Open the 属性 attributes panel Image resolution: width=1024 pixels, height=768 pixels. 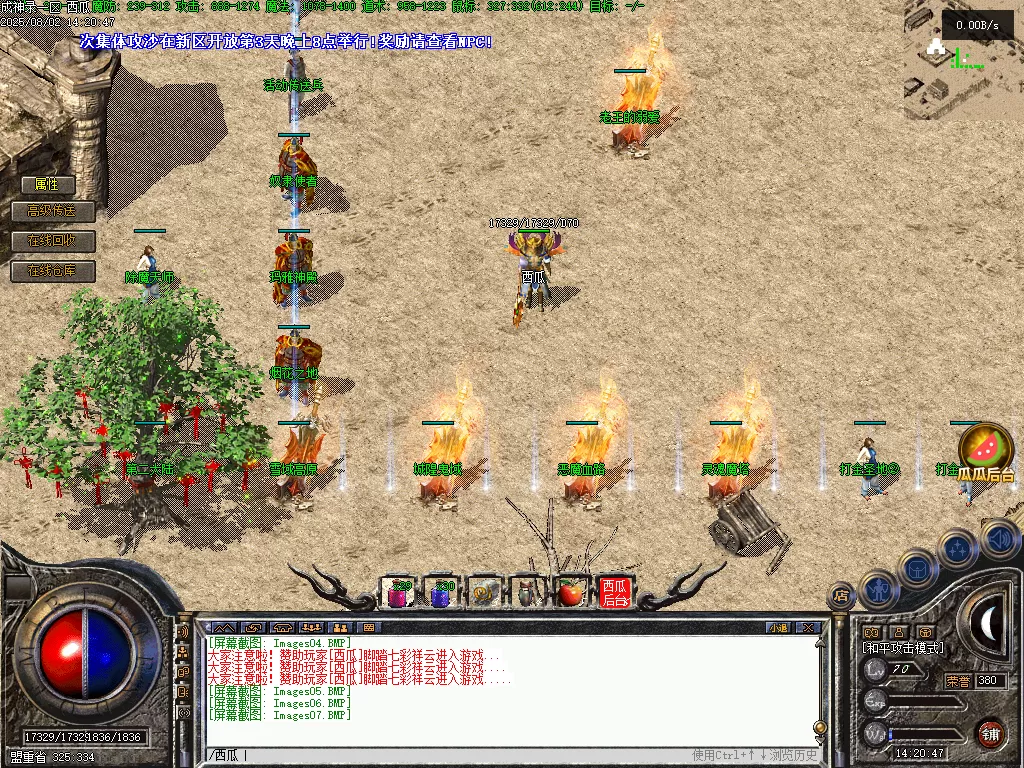click(x=47, y=184)
